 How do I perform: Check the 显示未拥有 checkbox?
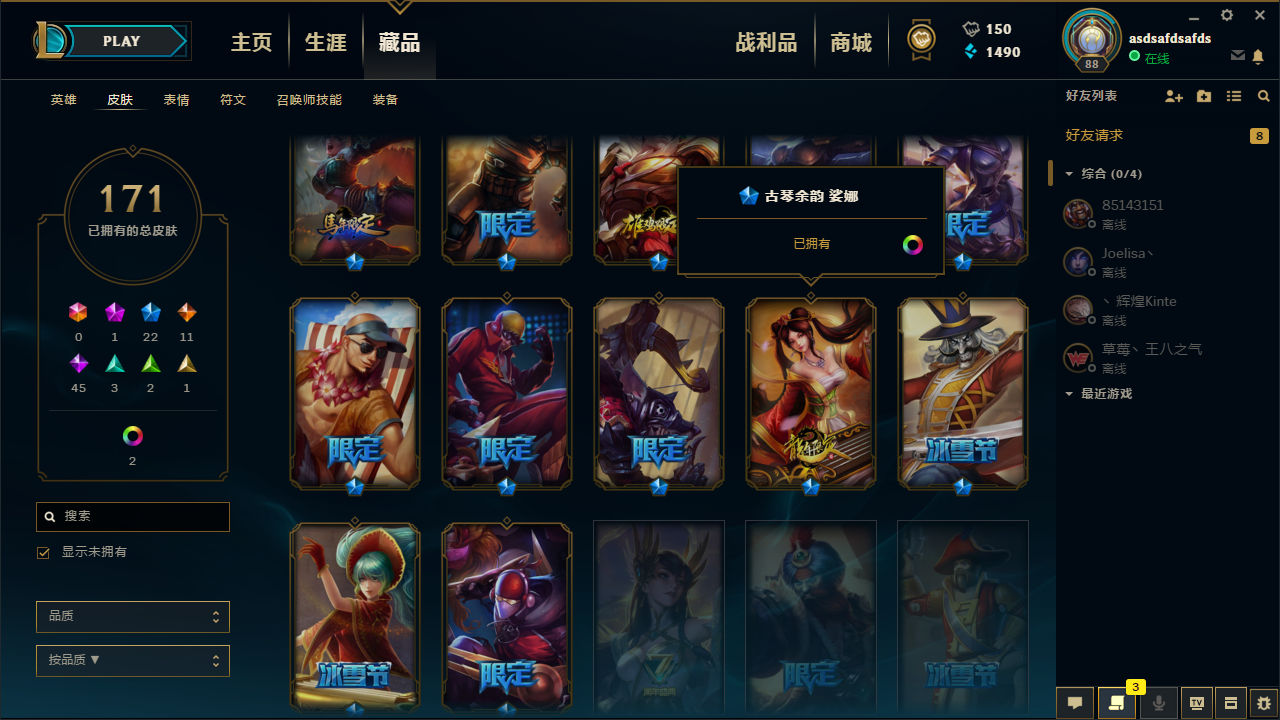[x=43, y=552]
